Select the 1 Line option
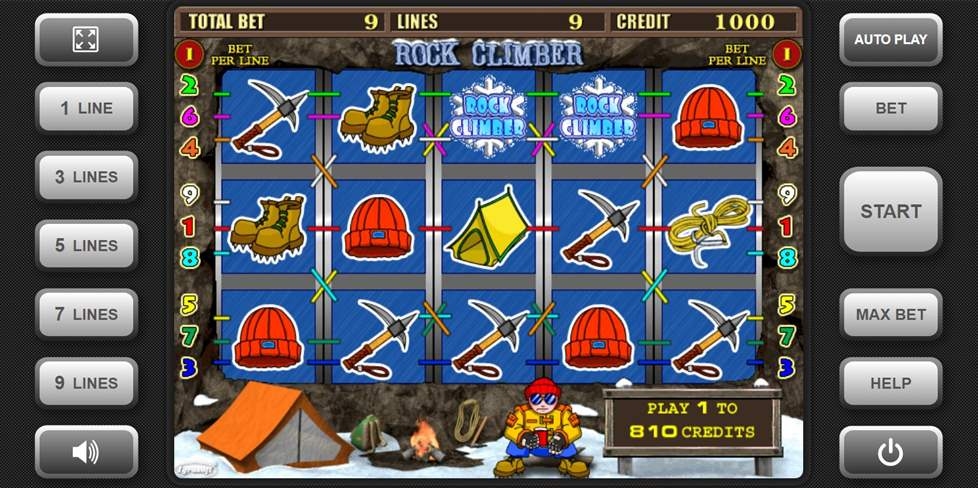The height and width of the screenshot is (488, 978). click(x=86, y=108)
